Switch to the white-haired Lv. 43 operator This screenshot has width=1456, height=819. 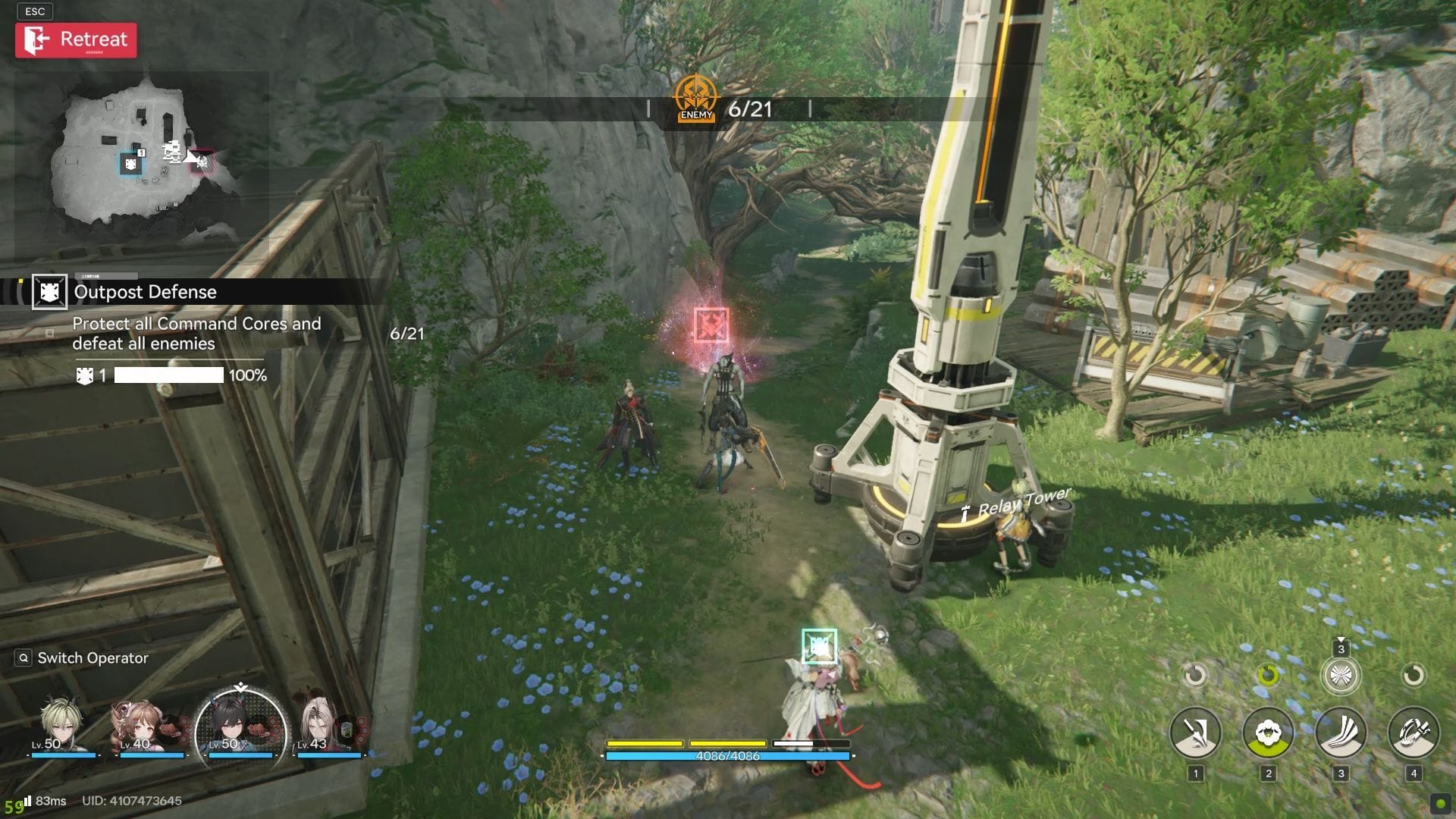tap(328, 726)
